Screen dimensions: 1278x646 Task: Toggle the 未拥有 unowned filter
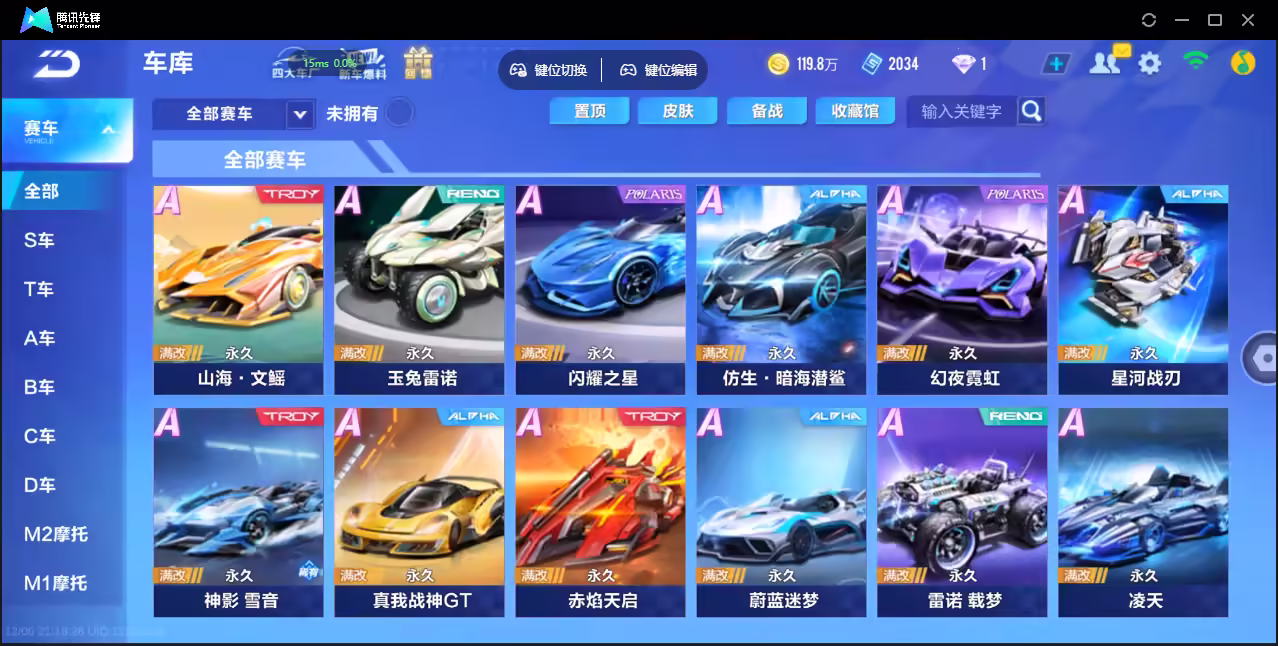pos(399,113)
